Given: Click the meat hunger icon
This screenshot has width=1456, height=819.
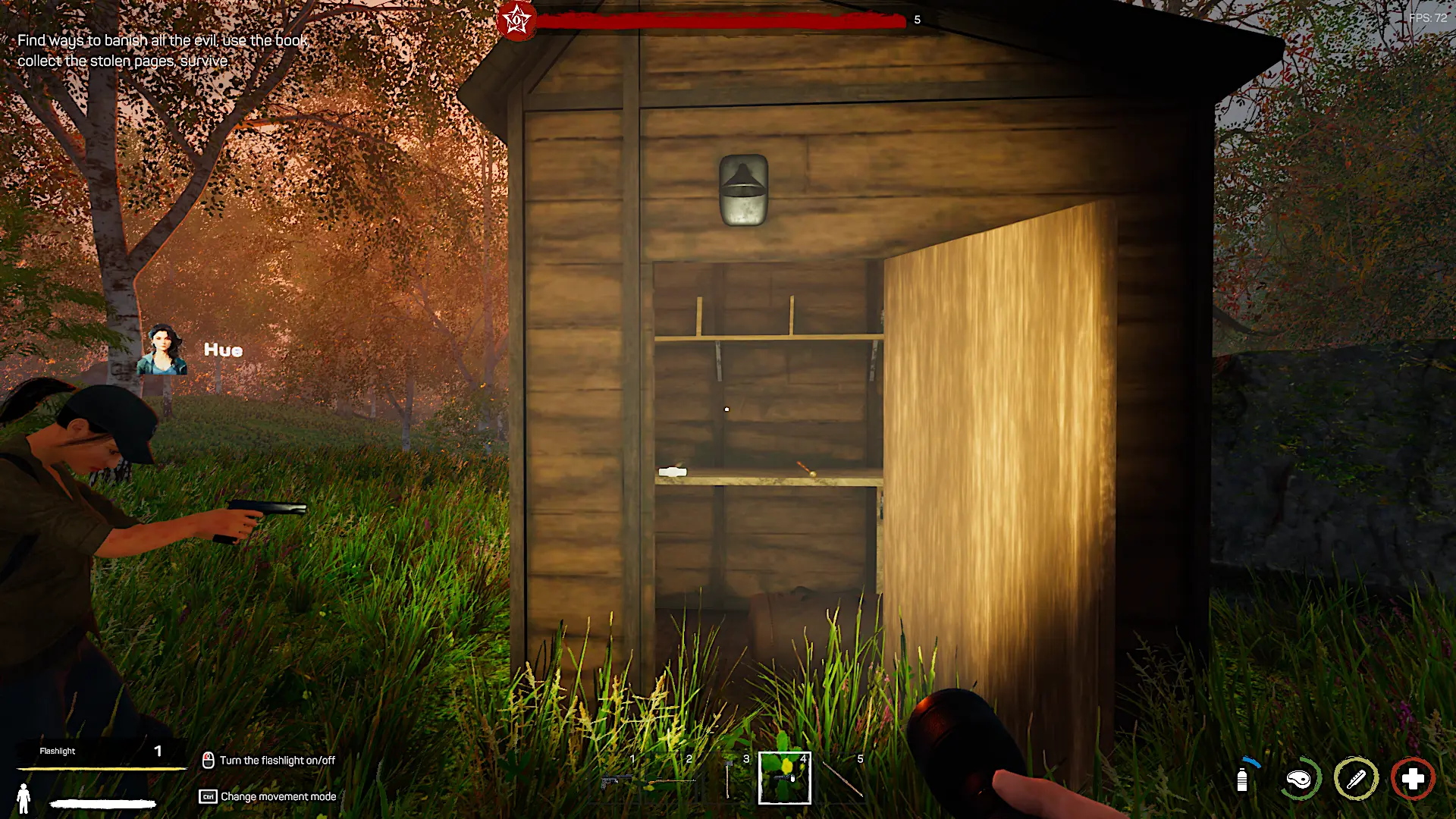Looking at the screenshot, I should 1299,779.
